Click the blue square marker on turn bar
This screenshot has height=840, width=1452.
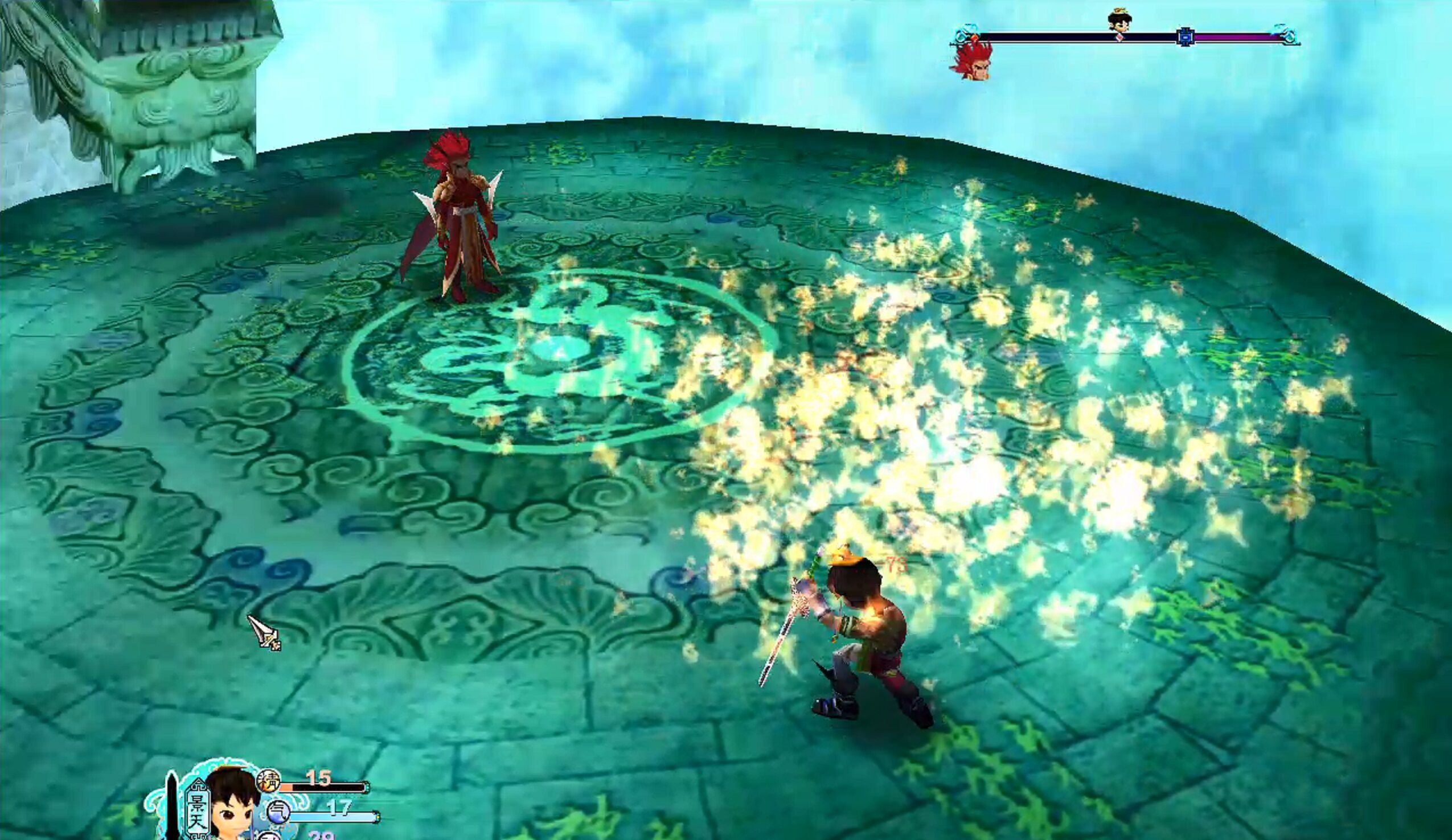pos(1184,37)
